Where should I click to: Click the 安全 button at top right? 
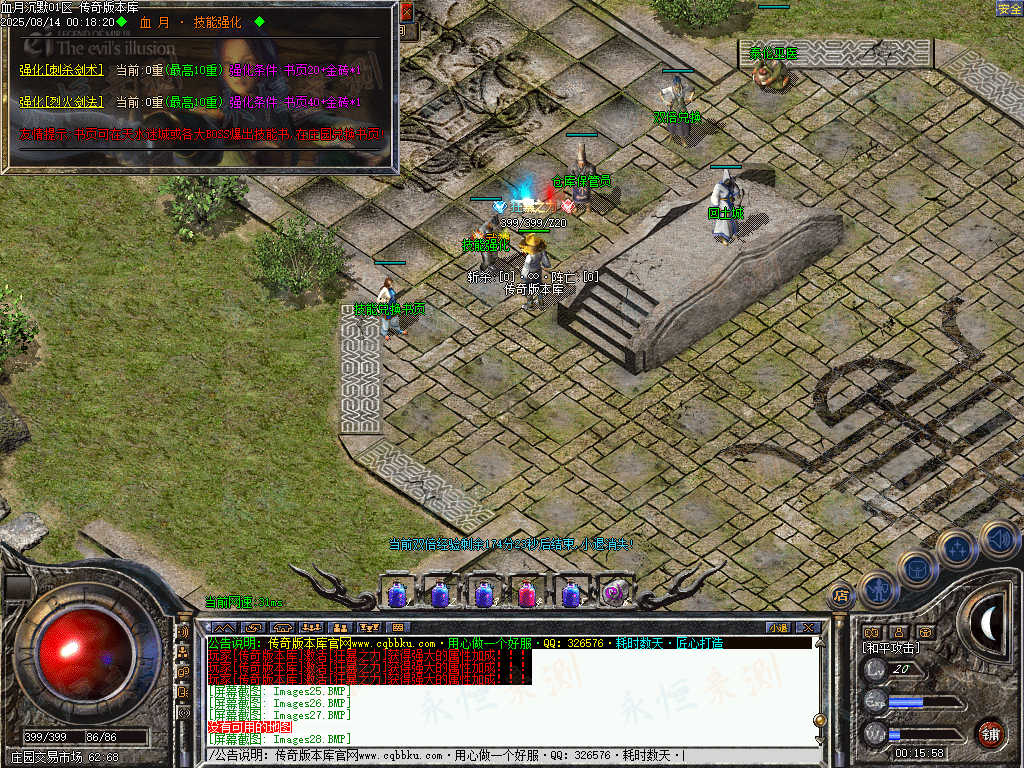pos(1009,8)
